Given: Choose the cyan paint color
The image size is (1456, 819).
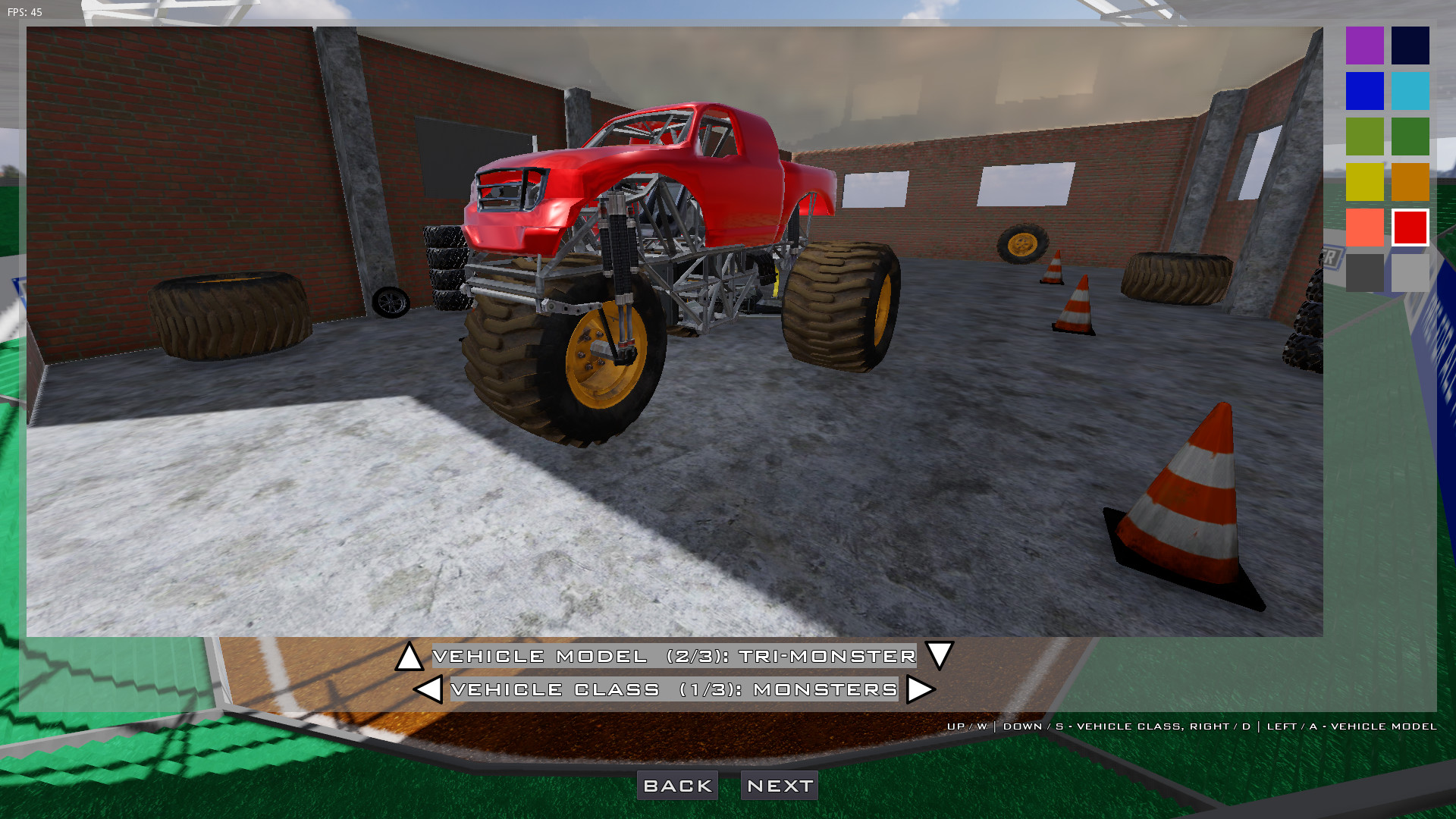Looking at the screenshot, I should (x=1409, y=91).
